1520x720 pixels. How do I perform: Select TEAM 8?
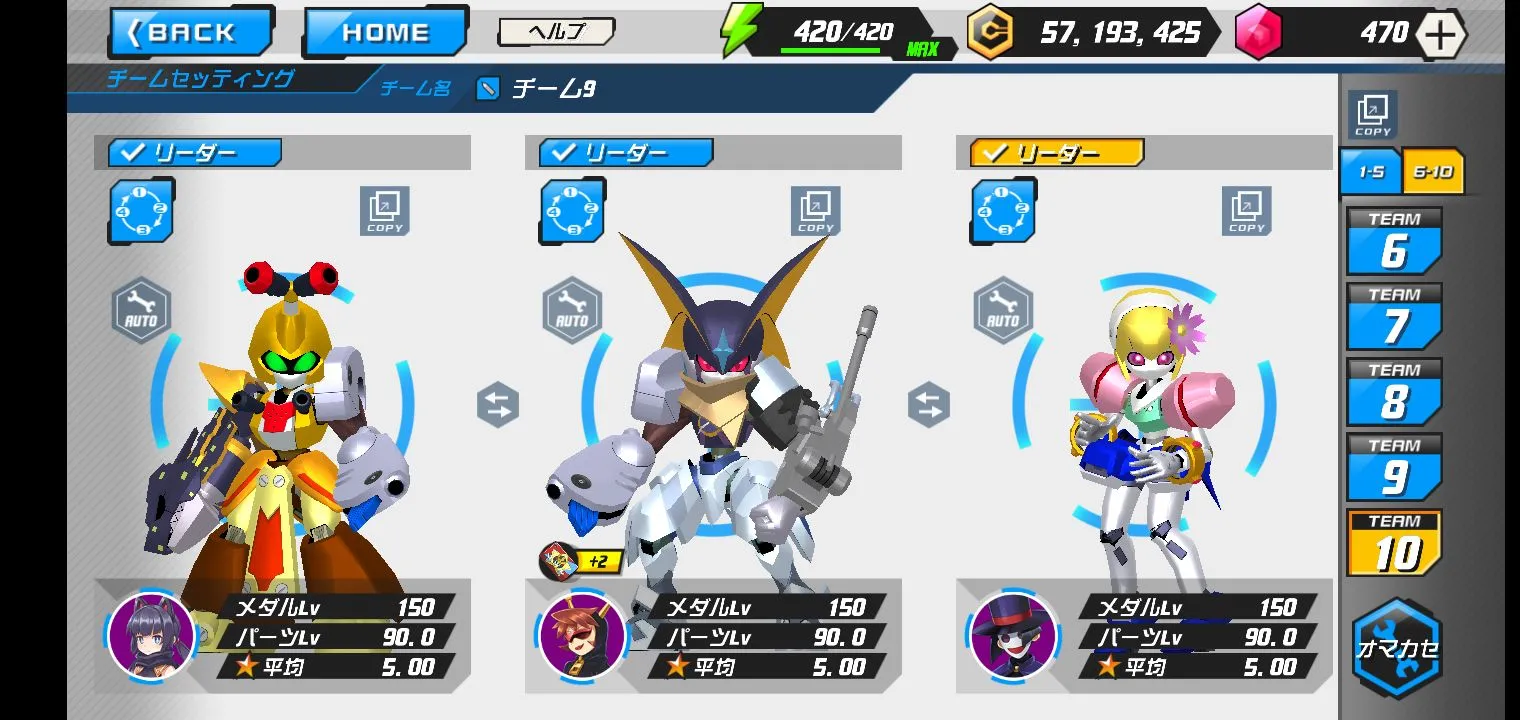[x=1394, y=392]
